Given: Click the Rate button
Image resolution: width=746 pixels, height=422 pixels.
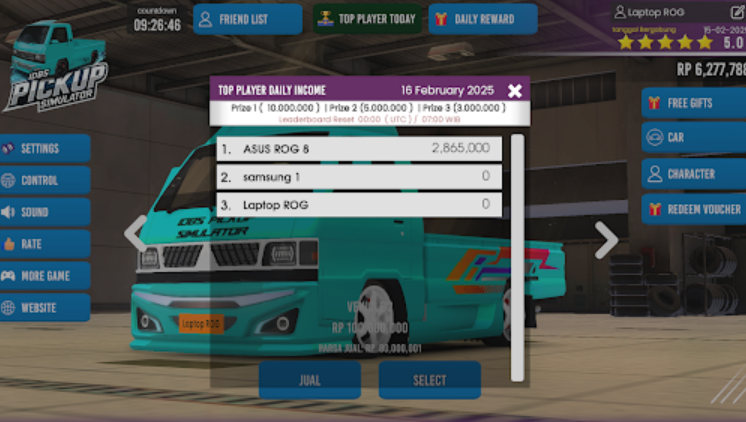Looking at the screenshot, I should pyautogui.click(x=45, y=244).
